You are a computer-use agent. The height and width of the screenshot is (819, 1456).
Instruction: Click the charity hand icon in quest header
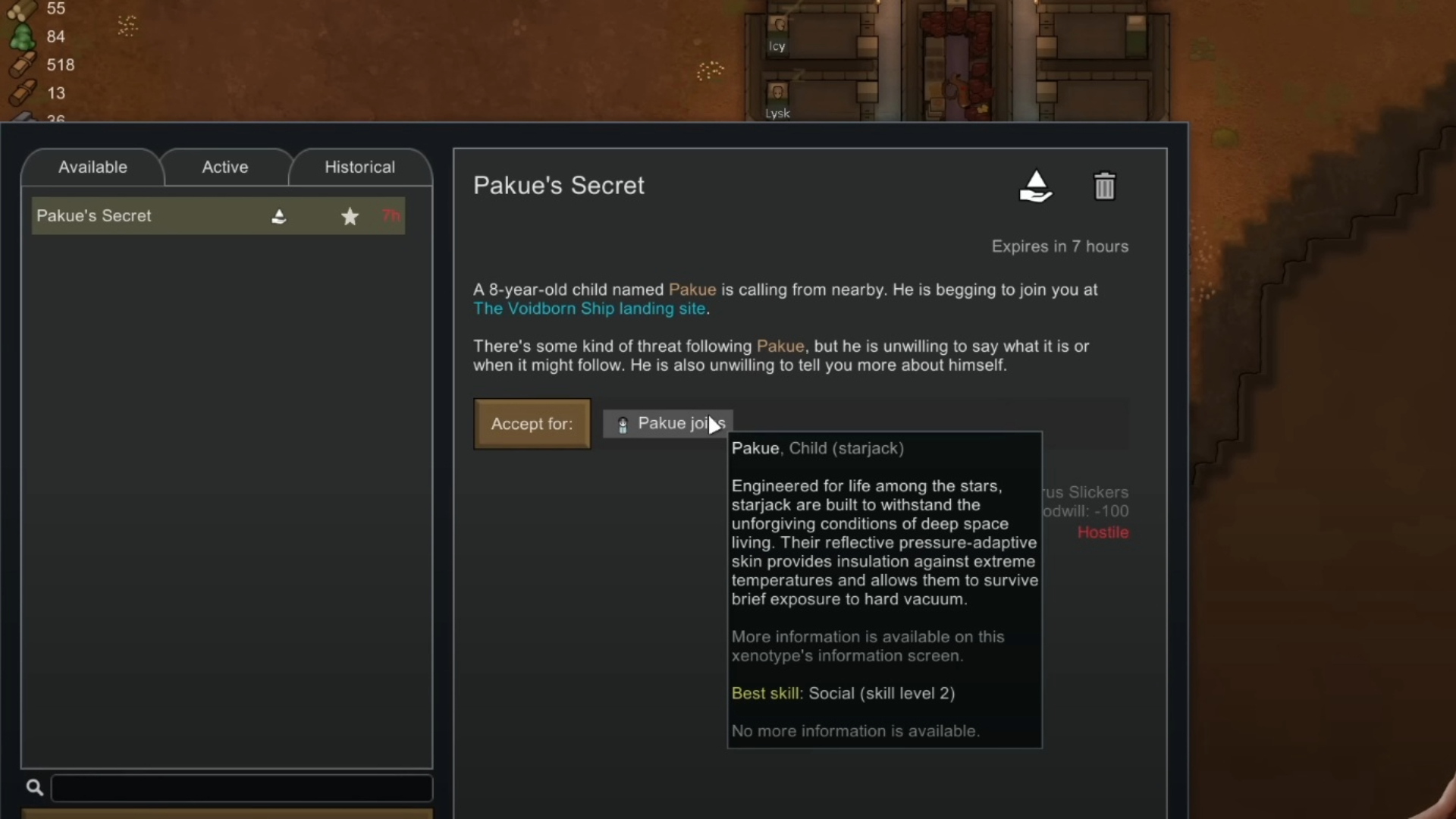tap(1036, 186)
